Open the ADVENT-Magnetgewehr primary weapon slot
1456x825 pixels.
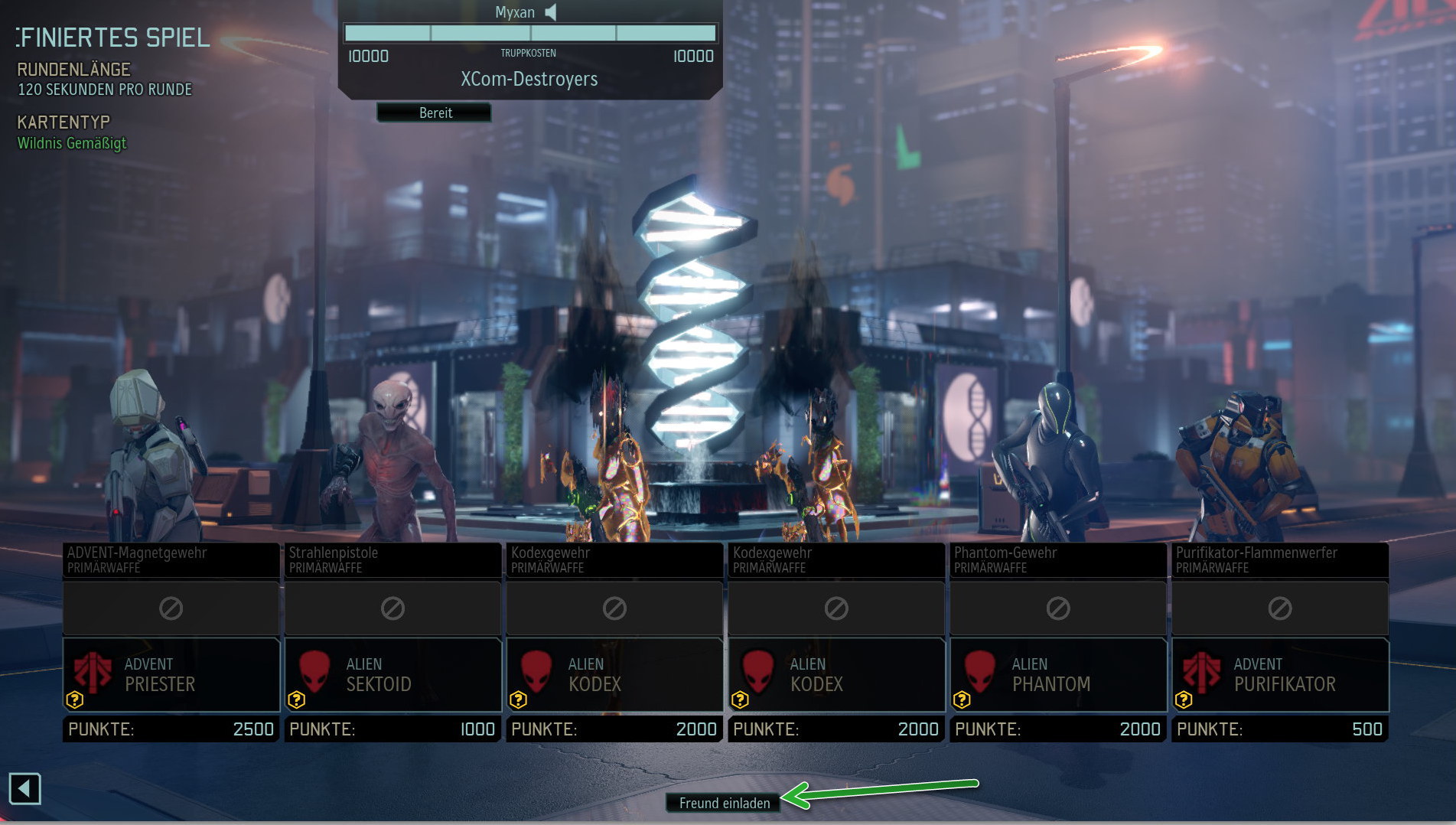click(x=171, y=559)
